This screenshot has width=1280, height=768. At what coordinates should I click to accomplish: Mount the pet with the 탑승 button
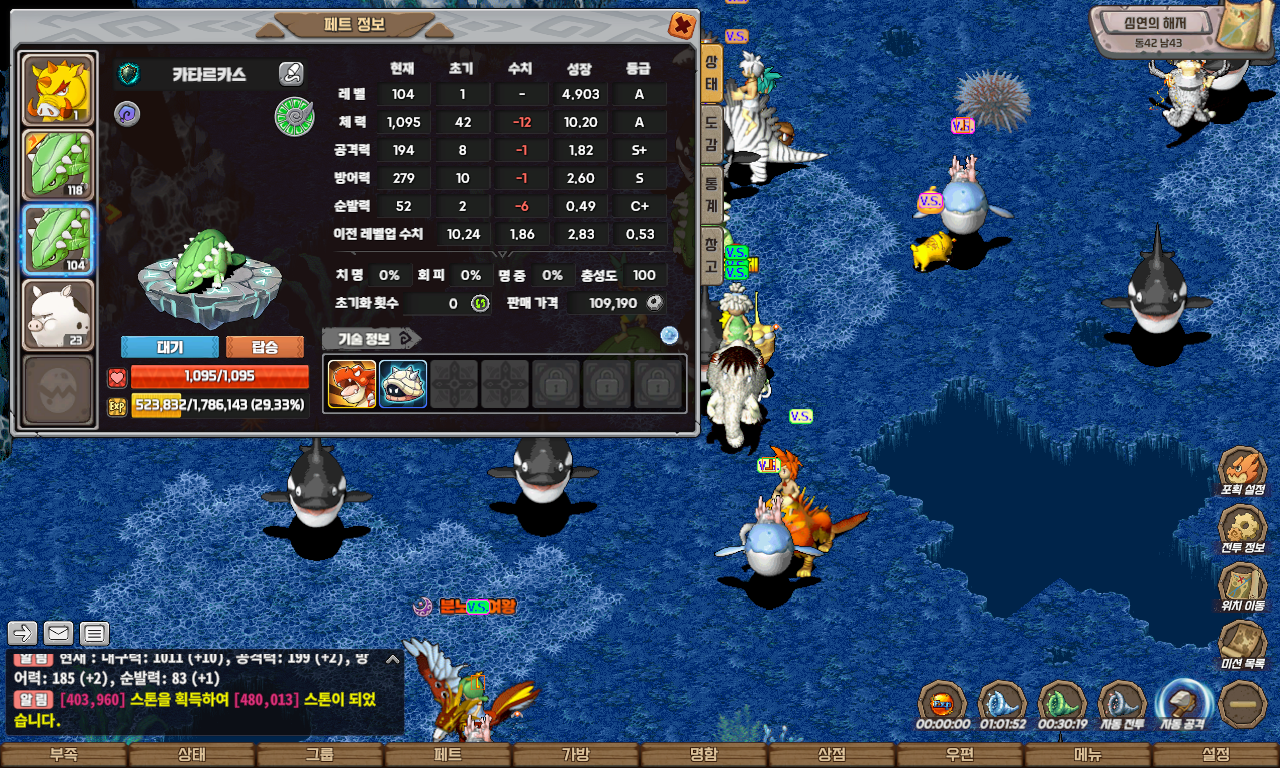(265, 347)
